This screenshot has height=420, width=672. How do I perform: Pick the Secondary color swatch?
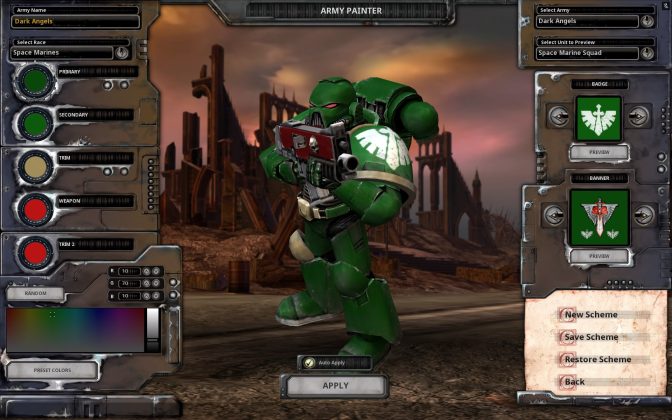pyautogui.click(x=36, y=124)
